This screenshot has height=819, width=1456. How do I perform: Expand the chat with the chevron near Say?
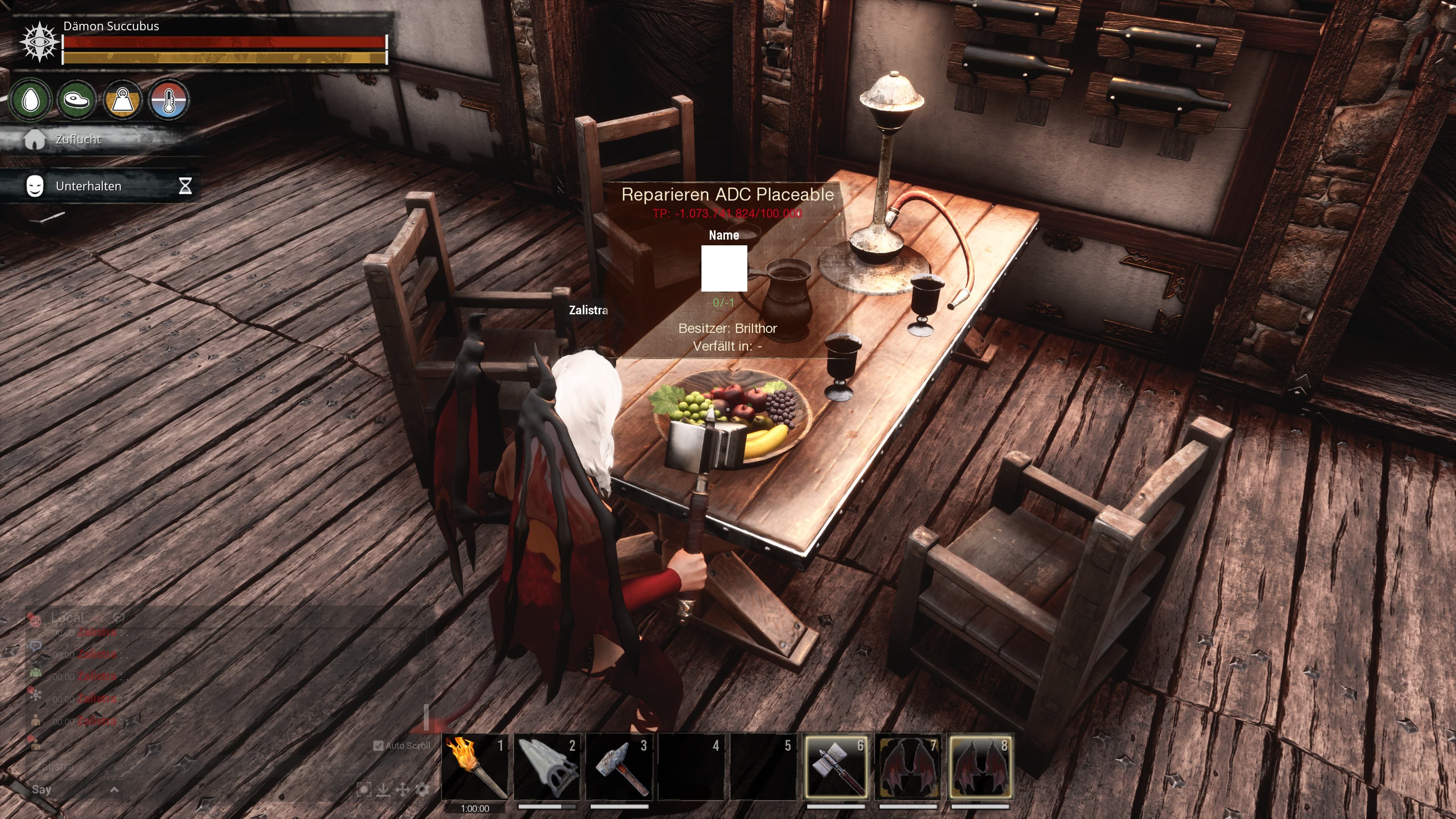click(x=114, y=791)
